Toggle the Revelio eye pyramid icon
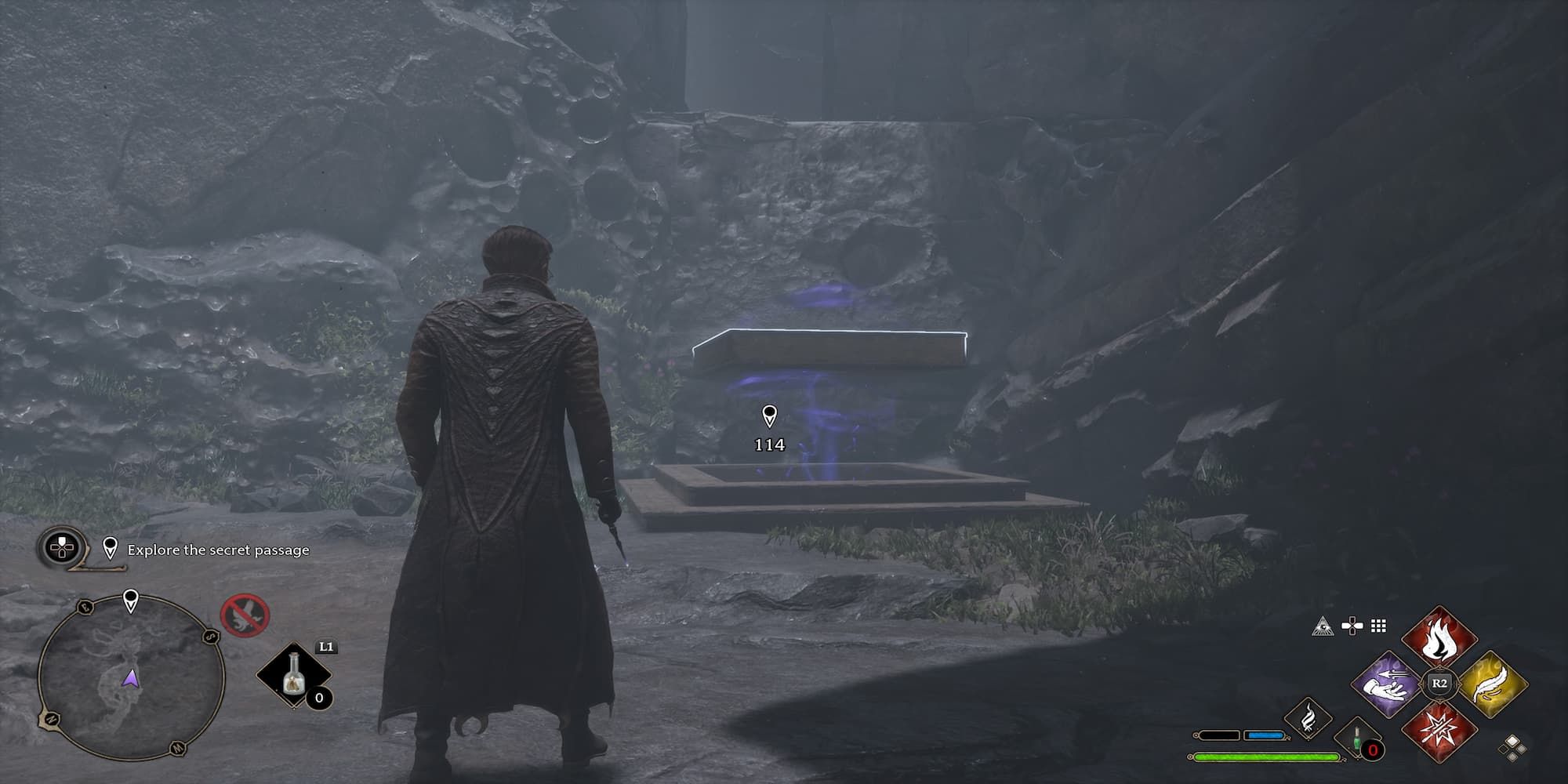 pos(1323,626)
